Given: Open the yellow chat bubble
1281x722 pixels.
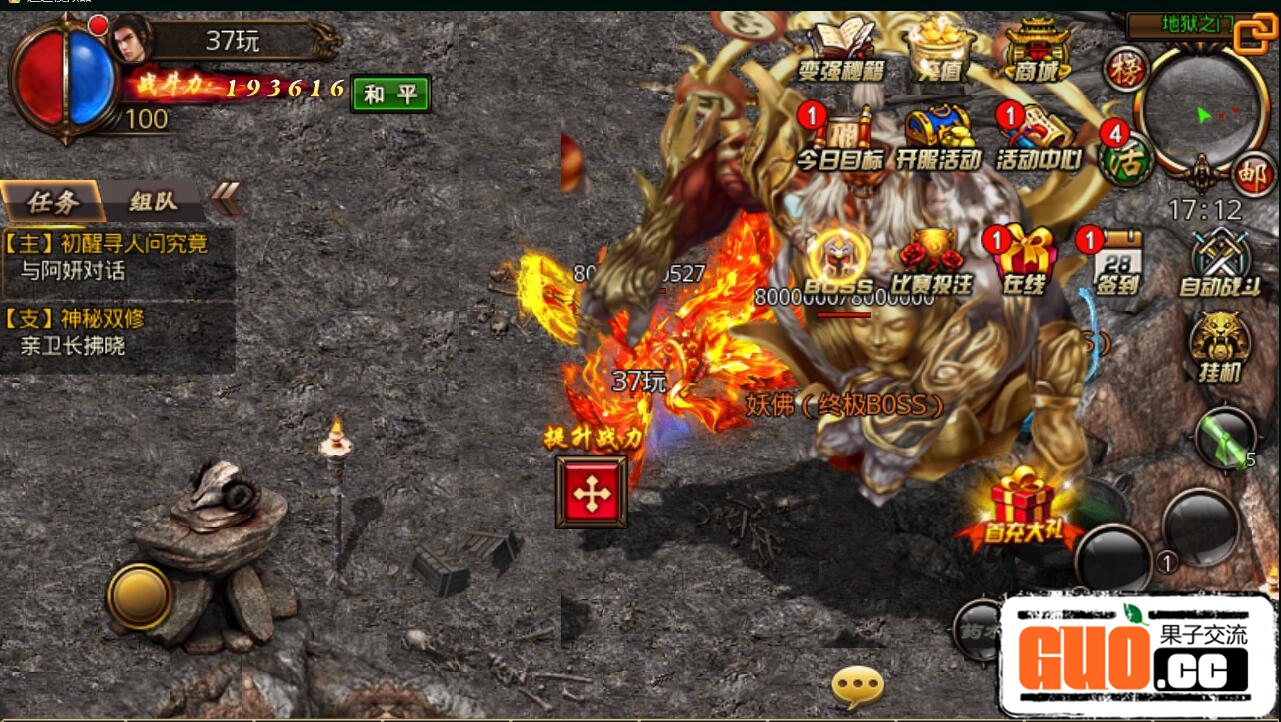Looking at the screenshot, I should 858,687.
